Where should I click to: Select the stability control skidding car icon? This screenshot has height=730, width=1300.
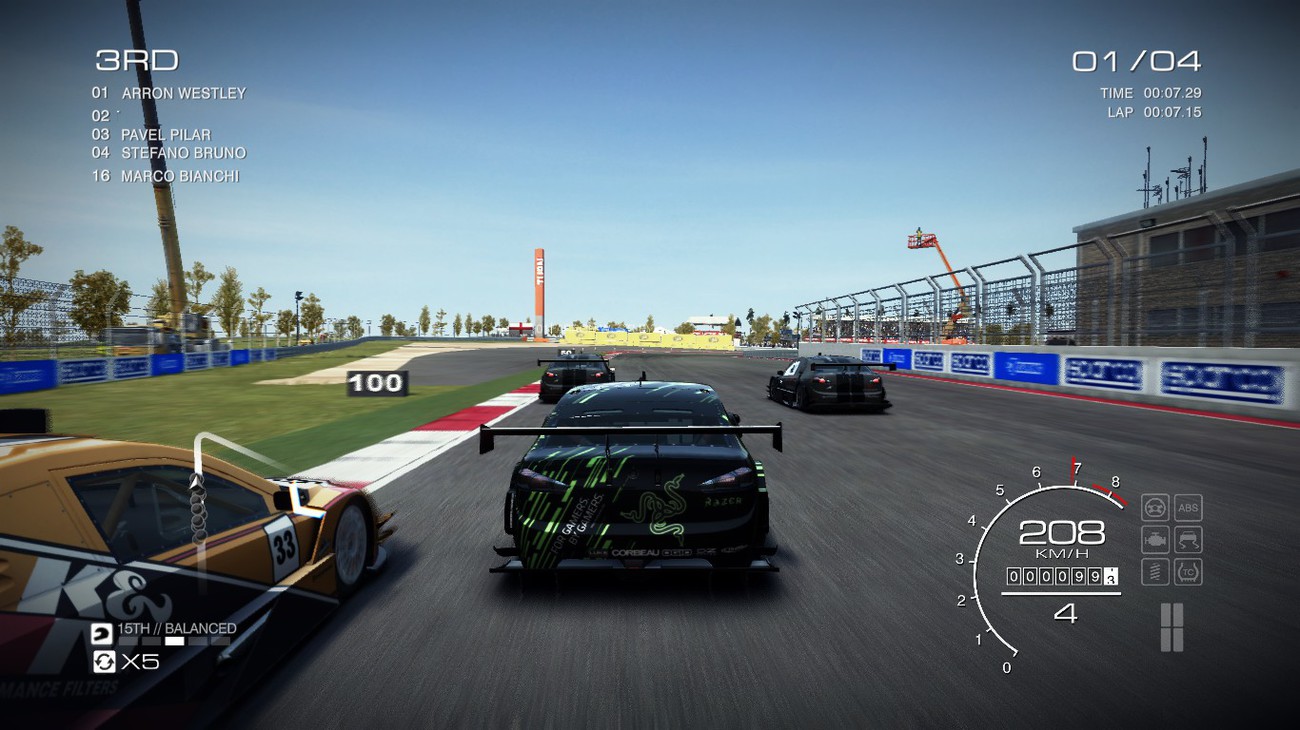click(x=1187, y=540)
